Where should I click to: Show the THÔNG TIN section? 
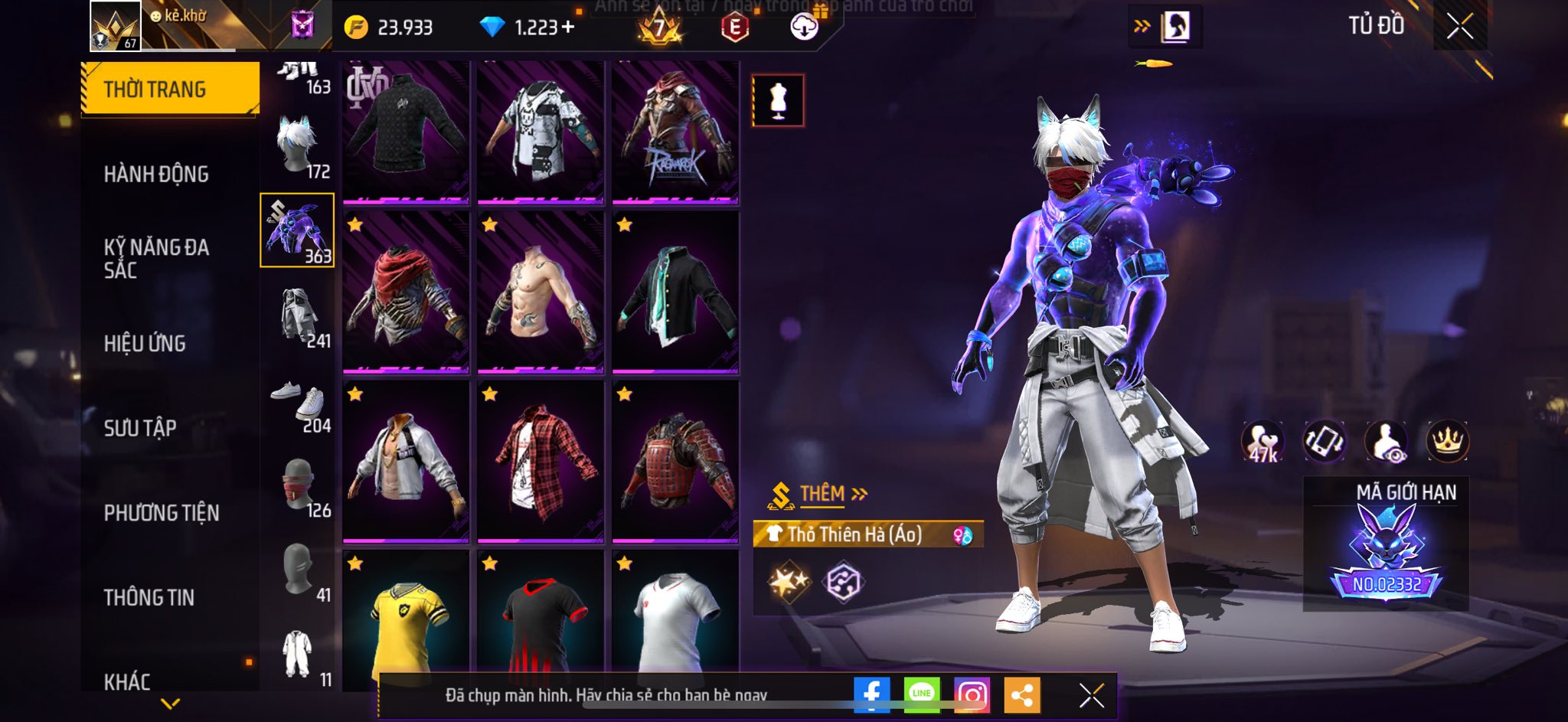[x=149, y=597]
